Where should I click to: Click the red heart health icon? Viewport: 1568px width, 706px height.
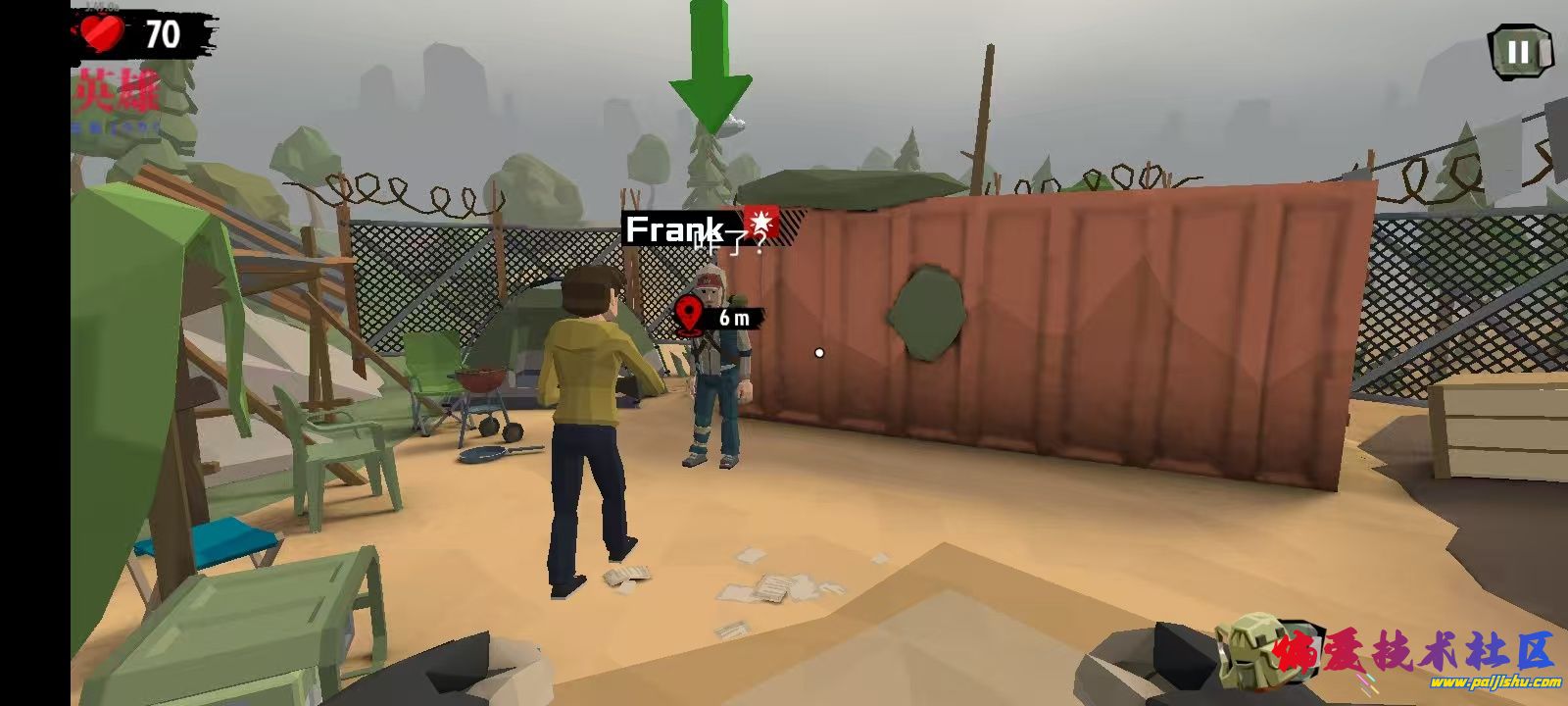(x=106, y=31)
